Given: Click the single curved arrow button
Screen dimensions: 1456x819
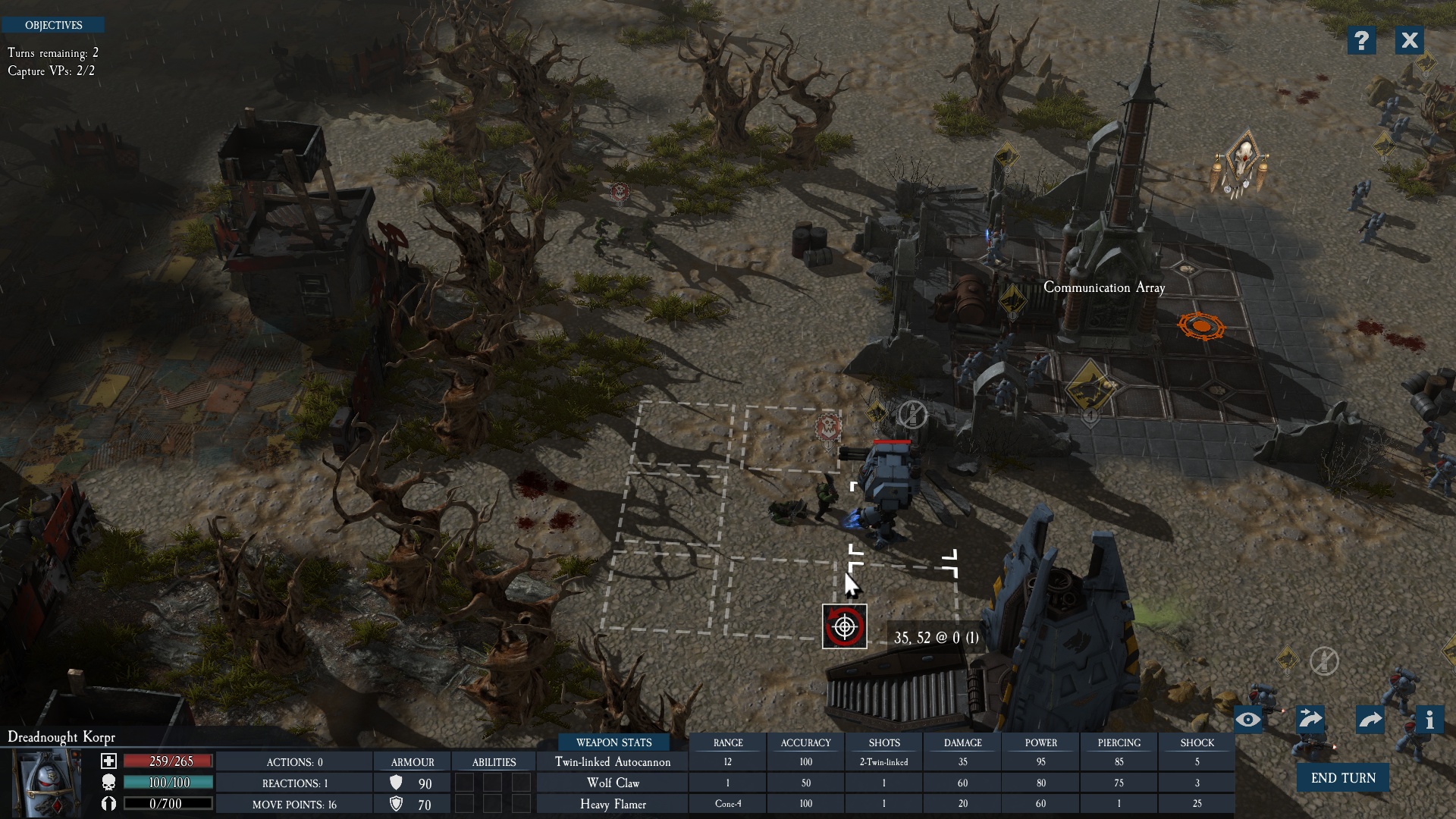Looking at the screenshot, I should (1370, 720).
